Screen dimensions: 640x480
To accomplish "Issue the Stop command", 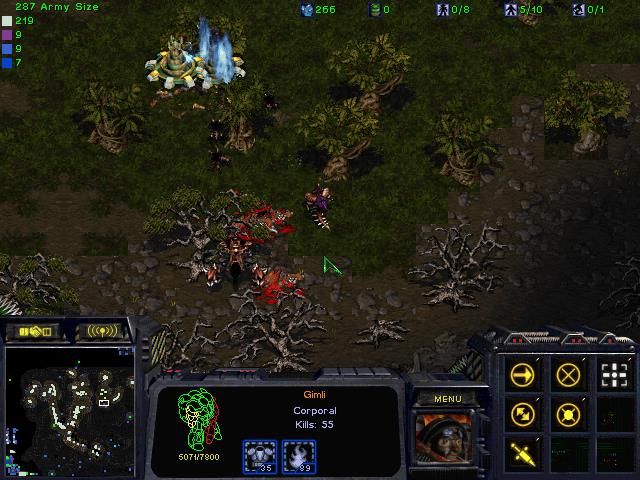I will pyautogui.click(x=568, y=376).
